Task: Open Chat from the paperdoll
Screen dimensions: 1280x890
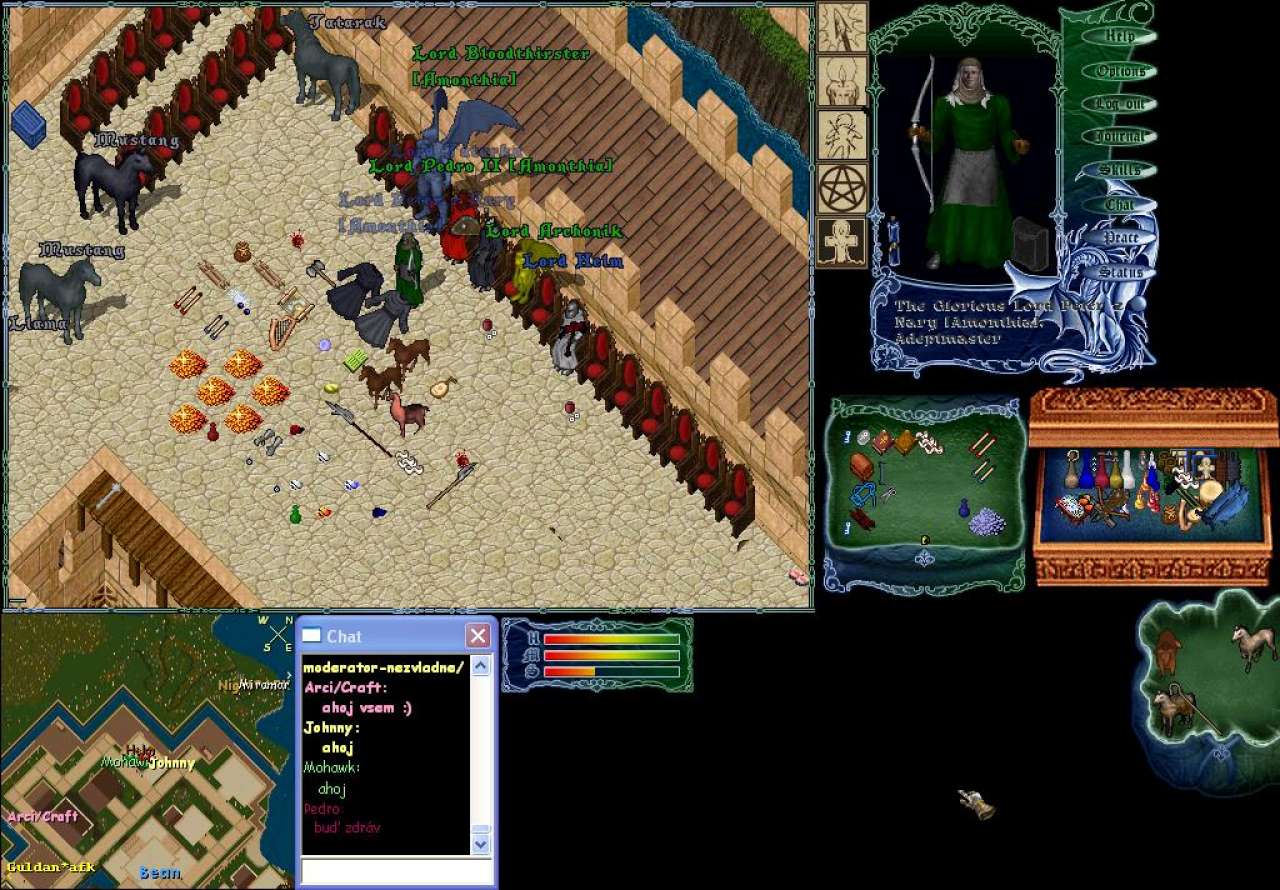Action: click(1120, 205)
